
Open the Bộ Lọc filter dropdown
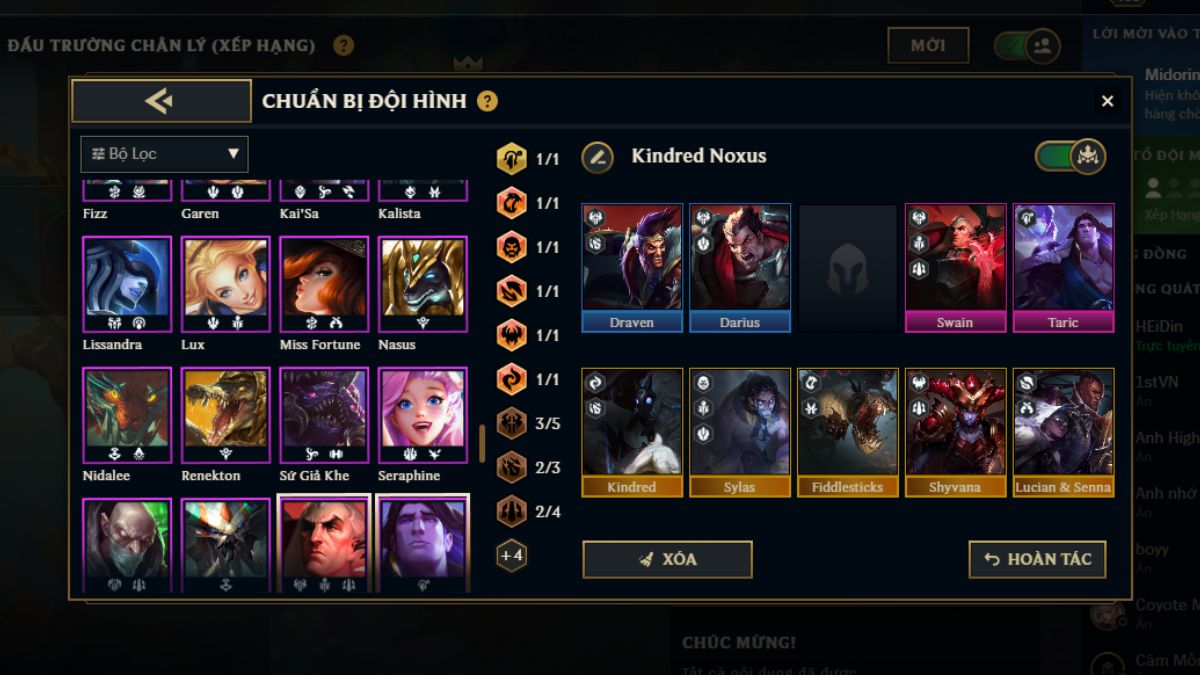(x=165, y=154)
